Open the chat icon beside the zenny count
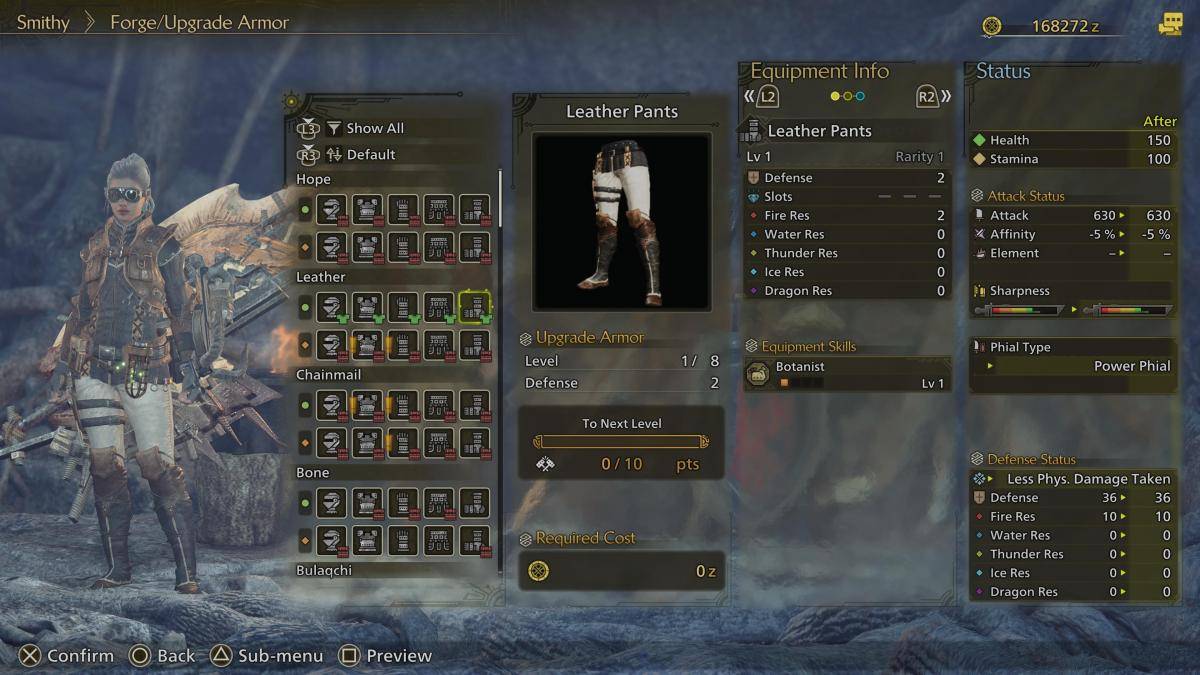This screenshot has height=675, width=1200. click(1170, 25)
